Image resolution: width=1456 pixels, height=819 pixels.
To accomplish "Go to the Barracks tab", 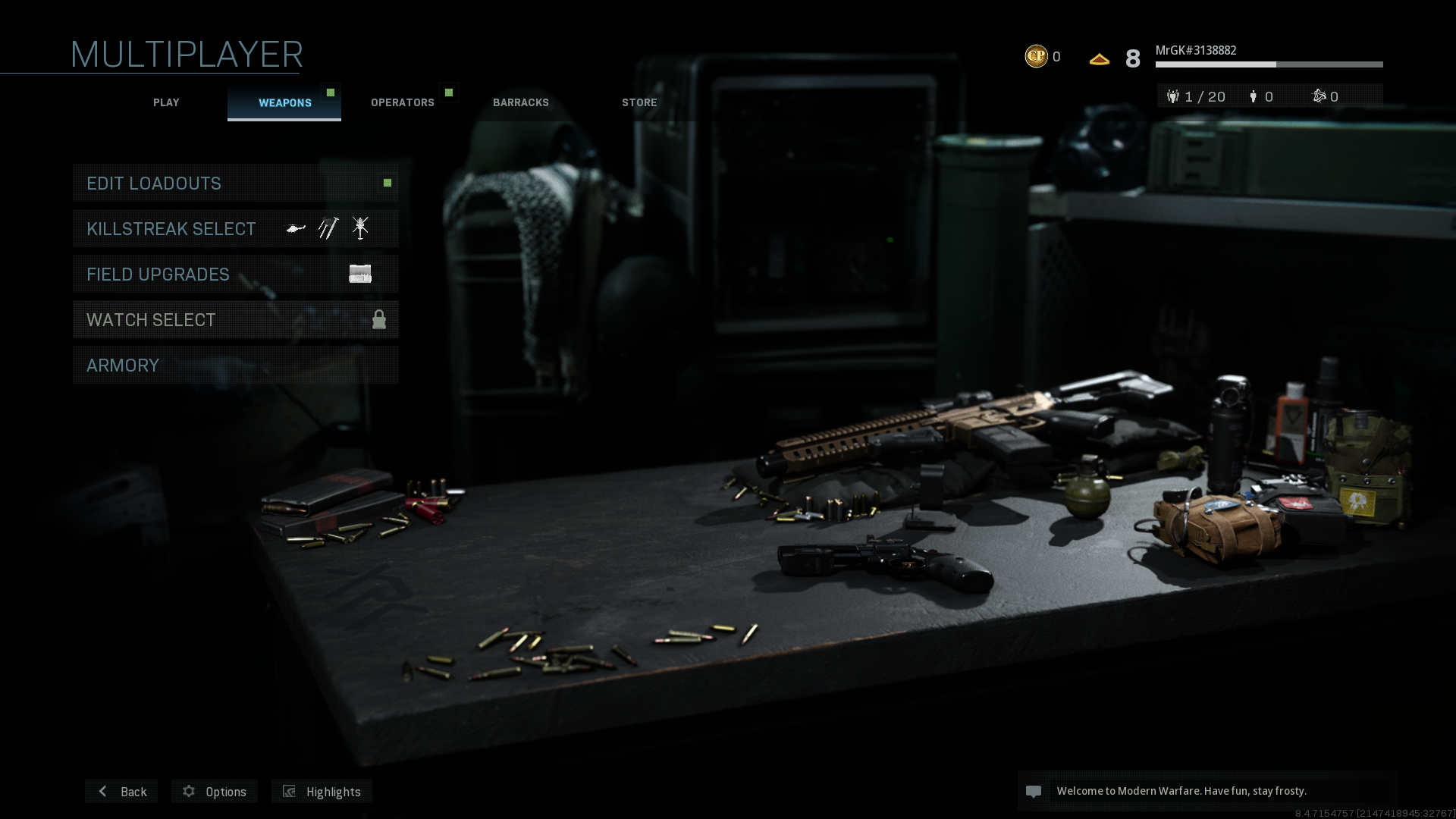I will pyautogui.click(x=521, y=102).
